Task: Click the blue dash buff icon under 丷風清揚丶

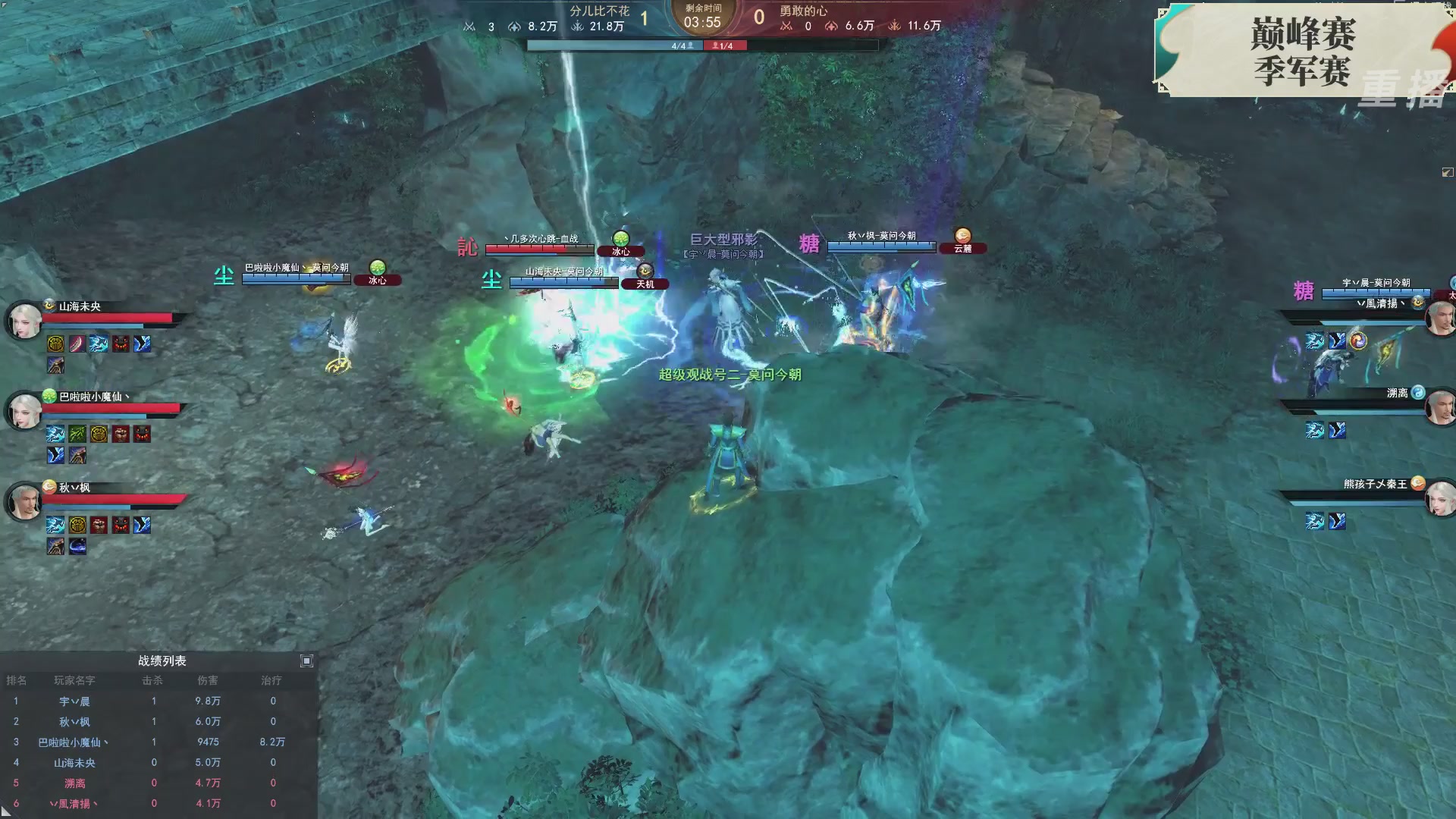Action: click(x=1316, y=341)
